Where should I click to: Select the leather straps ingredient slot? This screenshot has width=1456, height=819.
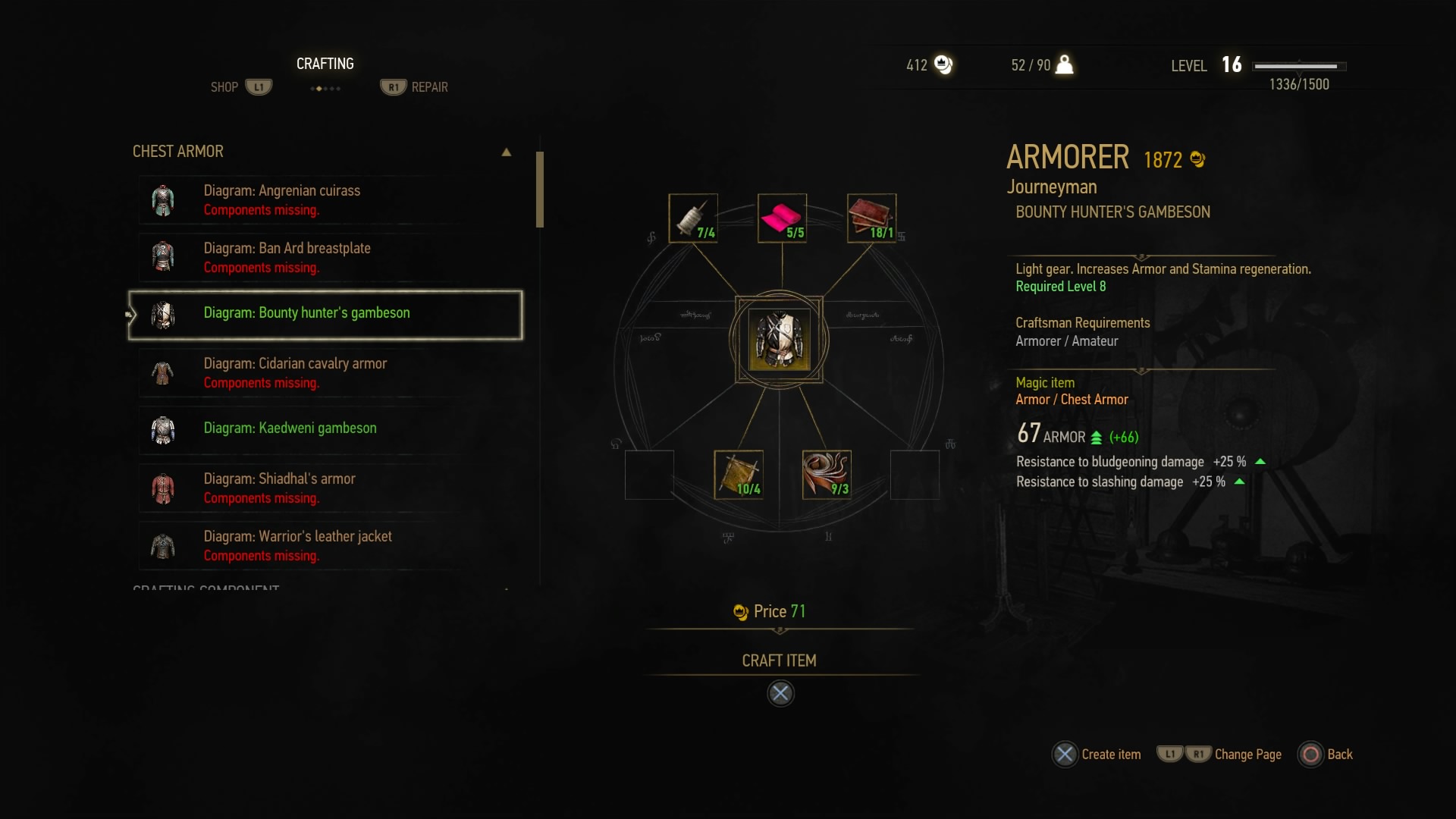pyautogui.click(x=827, y=475)
